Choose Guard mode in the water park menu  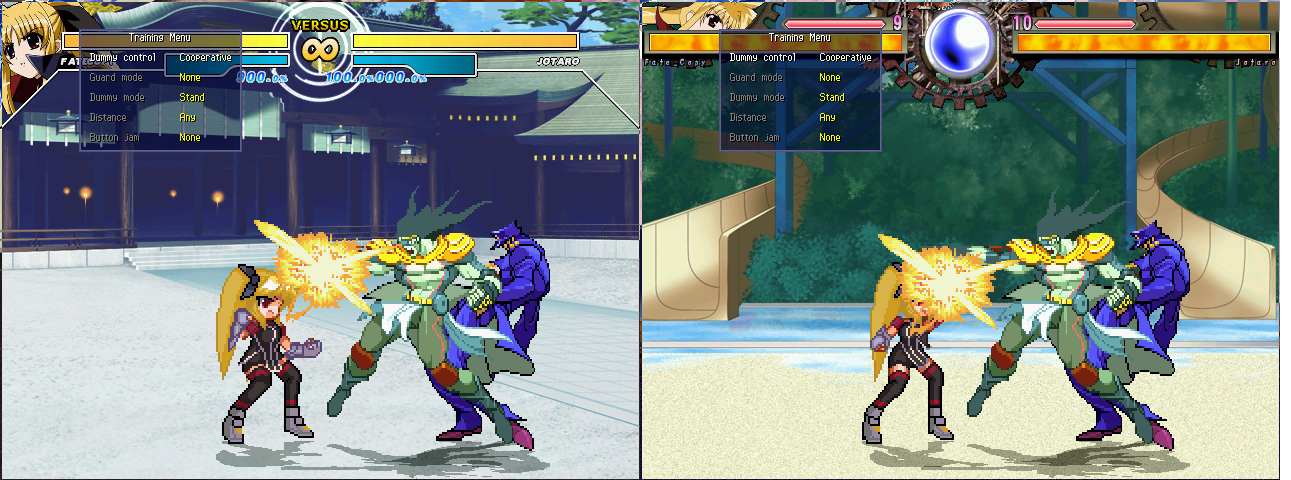pos(755,78)
